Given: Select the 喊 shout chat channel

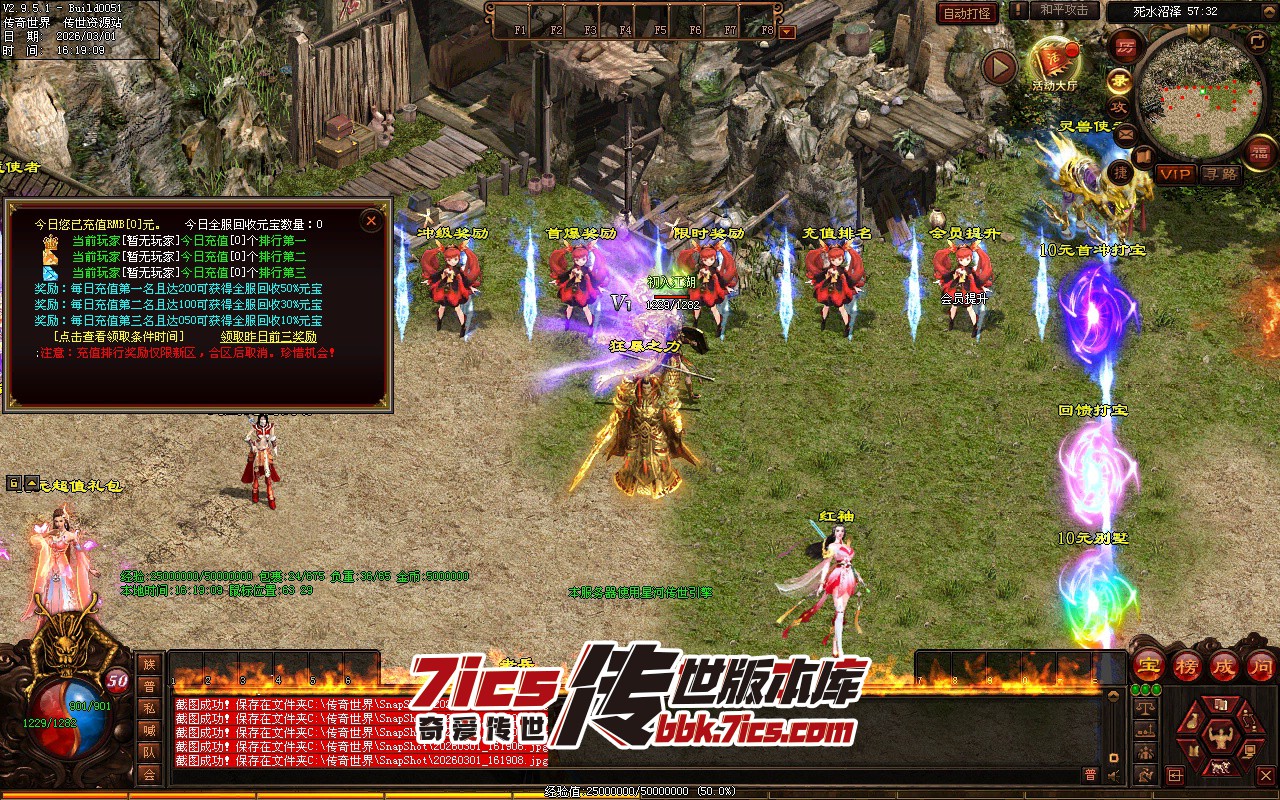Looking at the screenshot, I should point(149,730).
